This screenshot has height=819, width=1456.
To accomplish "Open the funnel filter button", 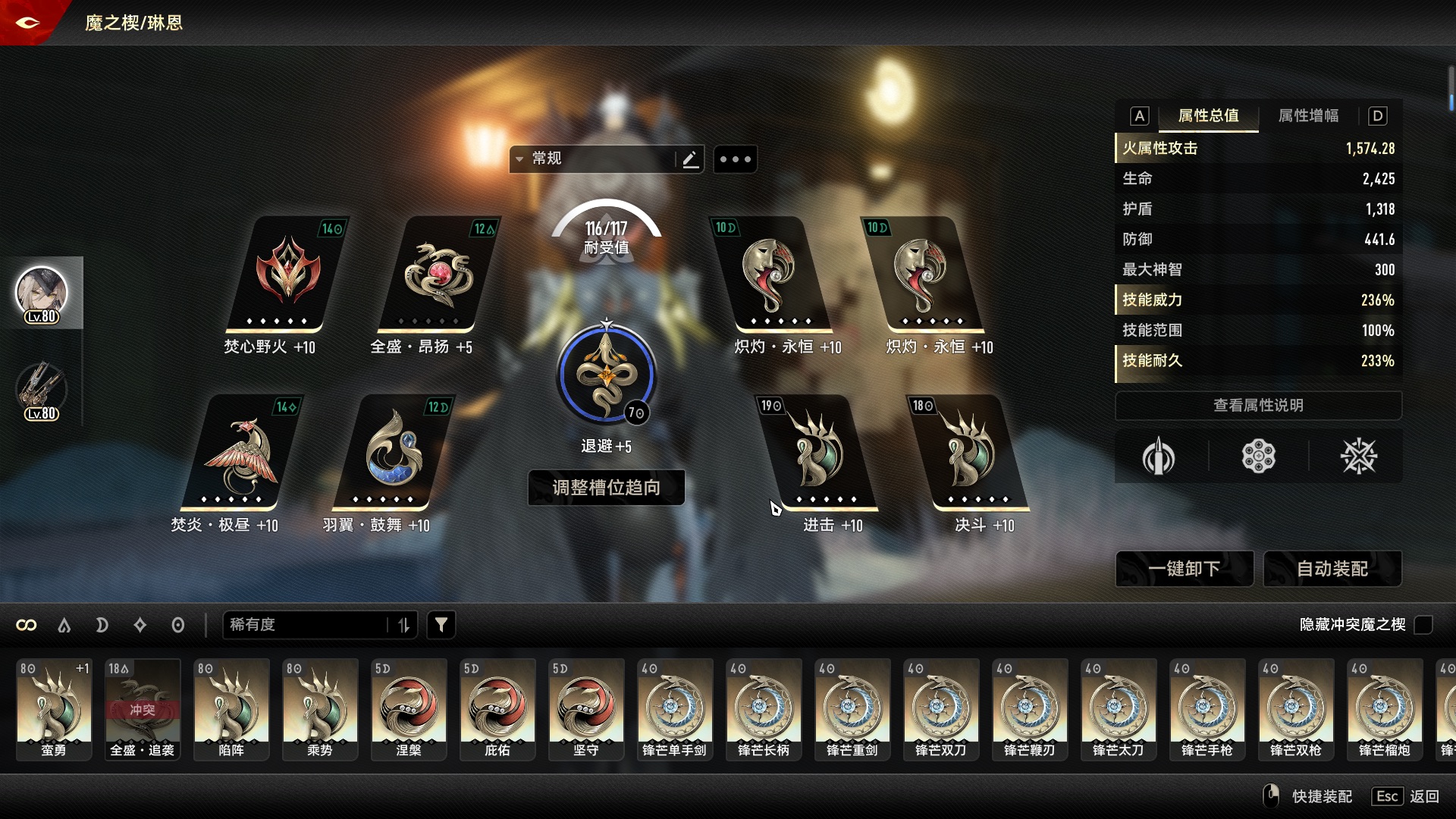I will pyautogui.click(x=441, y=625).
